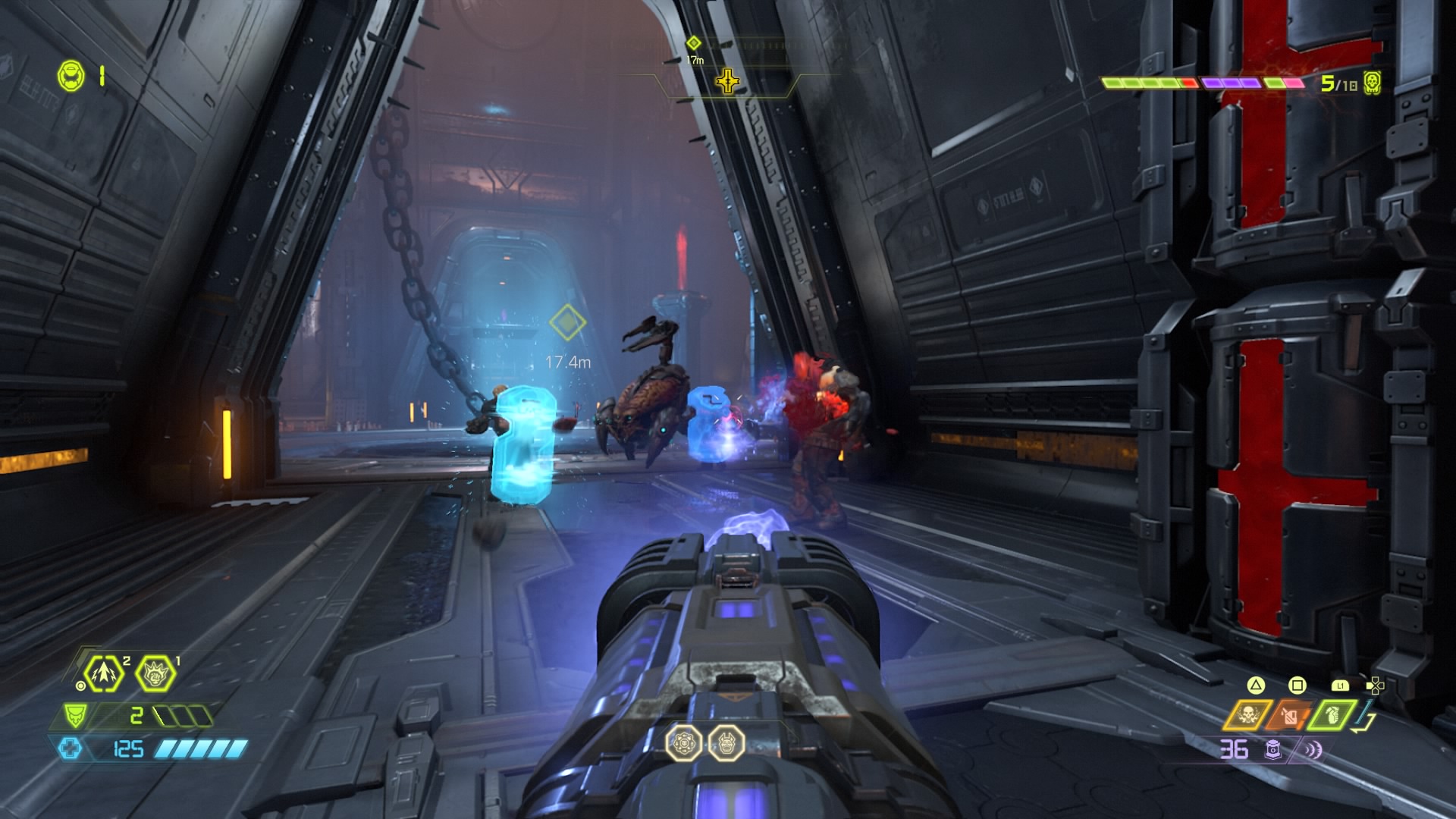Select the green objective diamond on the compass

tap(693, 43)
